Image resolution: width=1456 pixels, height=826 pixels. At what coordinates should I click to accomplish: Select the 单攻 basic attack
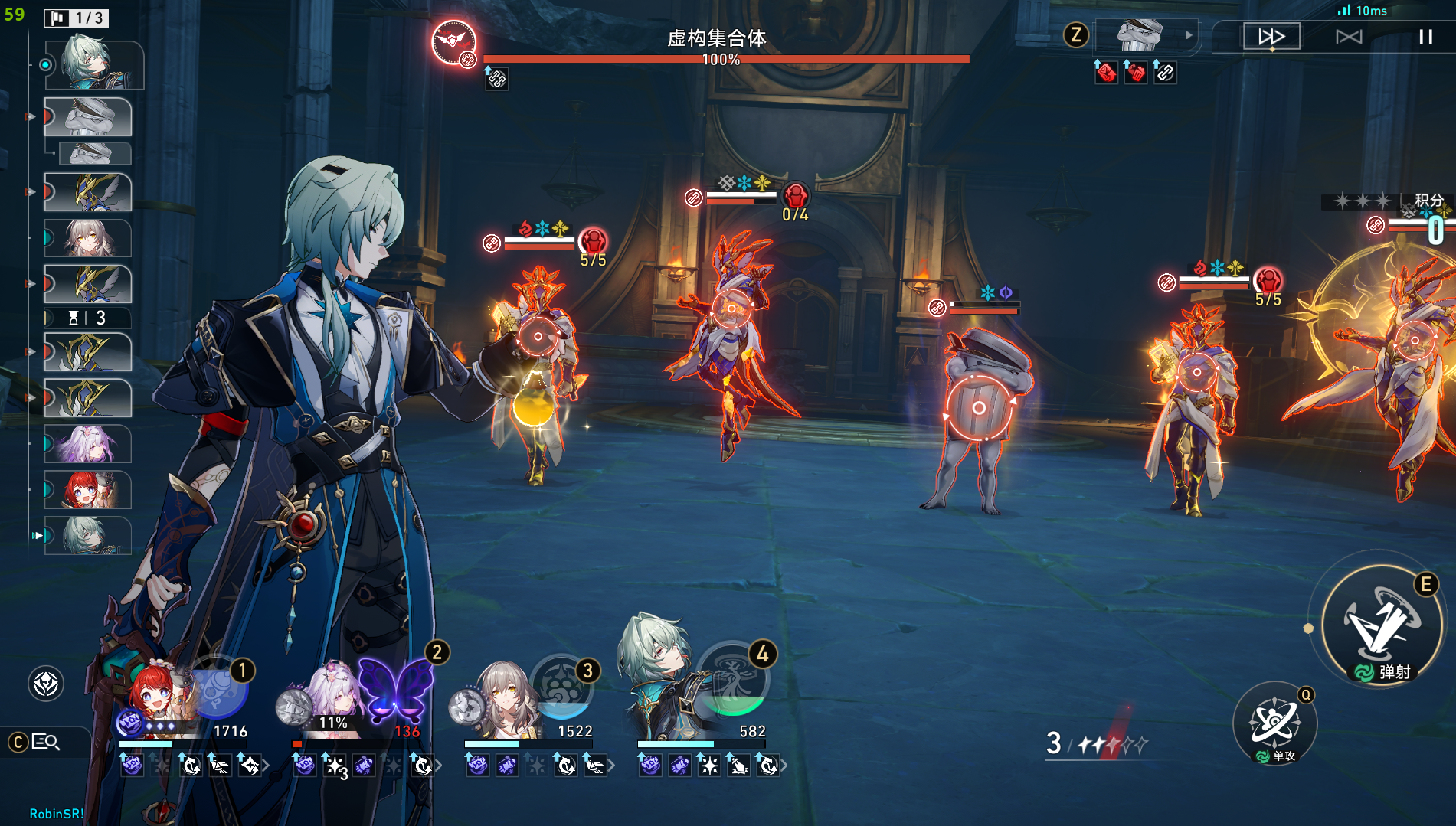point(1274,723)
